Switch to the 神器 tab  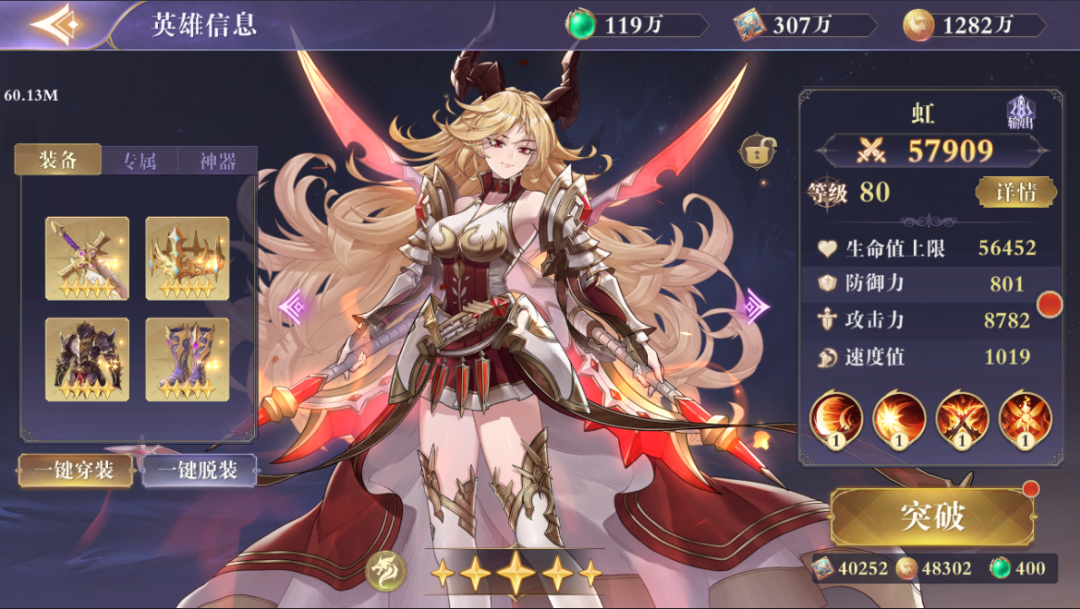click(x=217, y=161)
